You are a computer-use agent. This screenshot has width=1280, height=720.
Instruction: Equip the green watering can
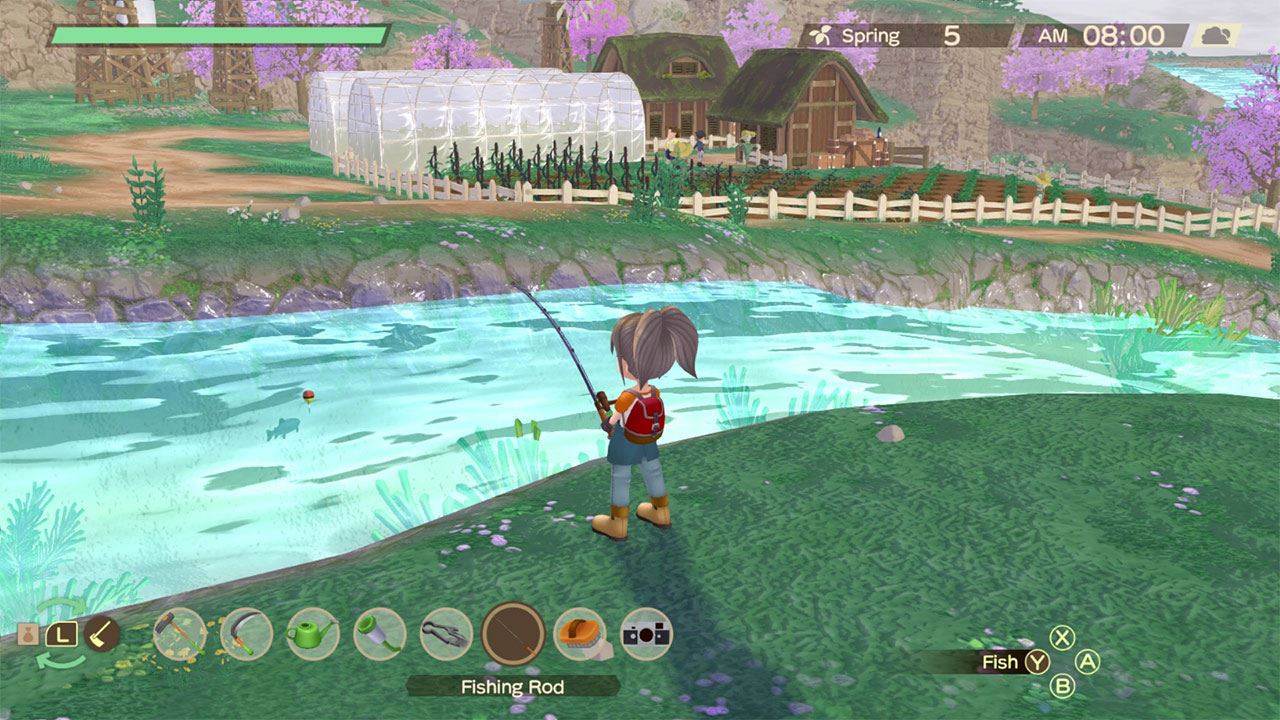point(313,633)
